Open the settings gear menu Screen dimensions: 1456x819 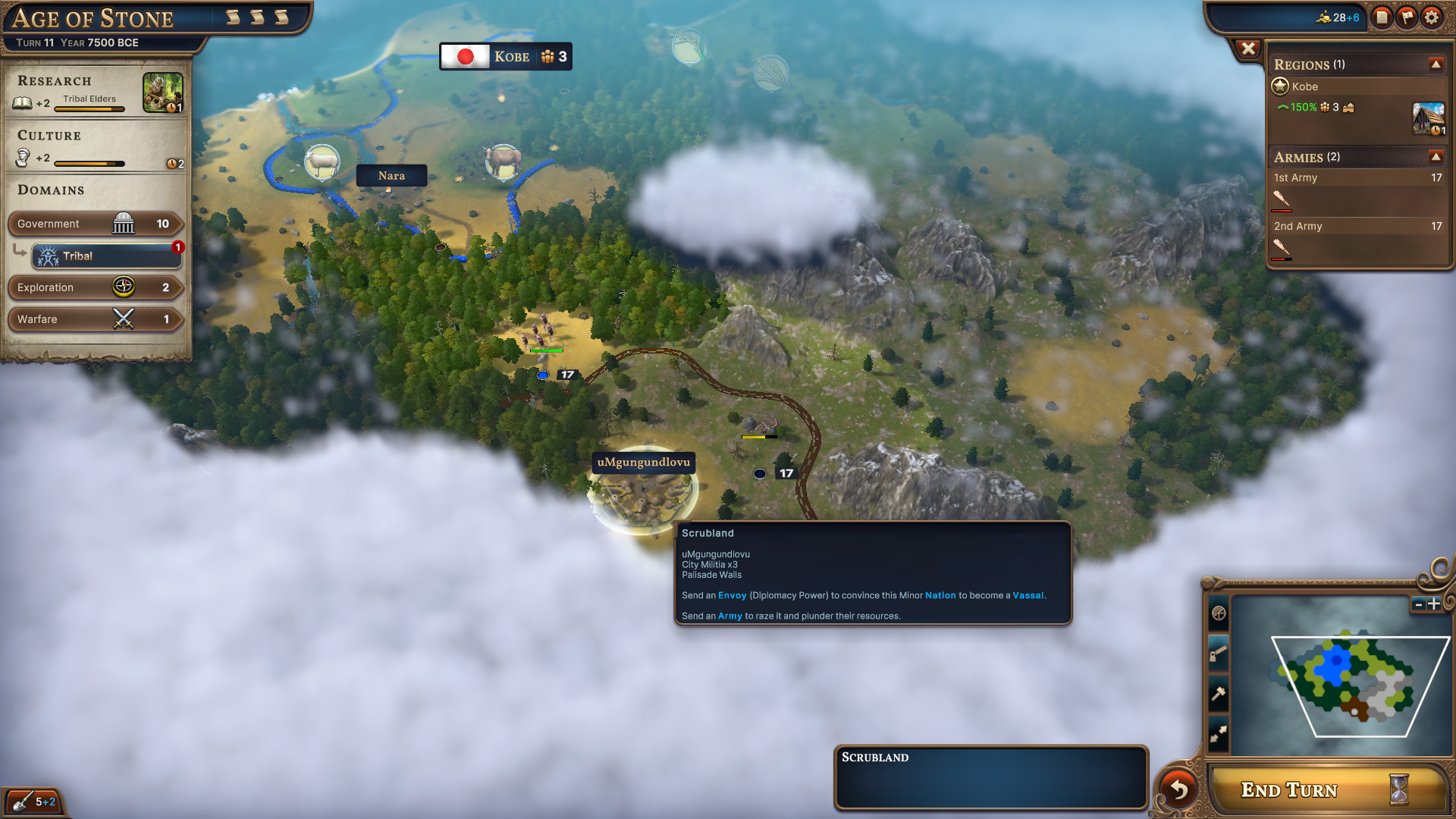(1431, 17)
